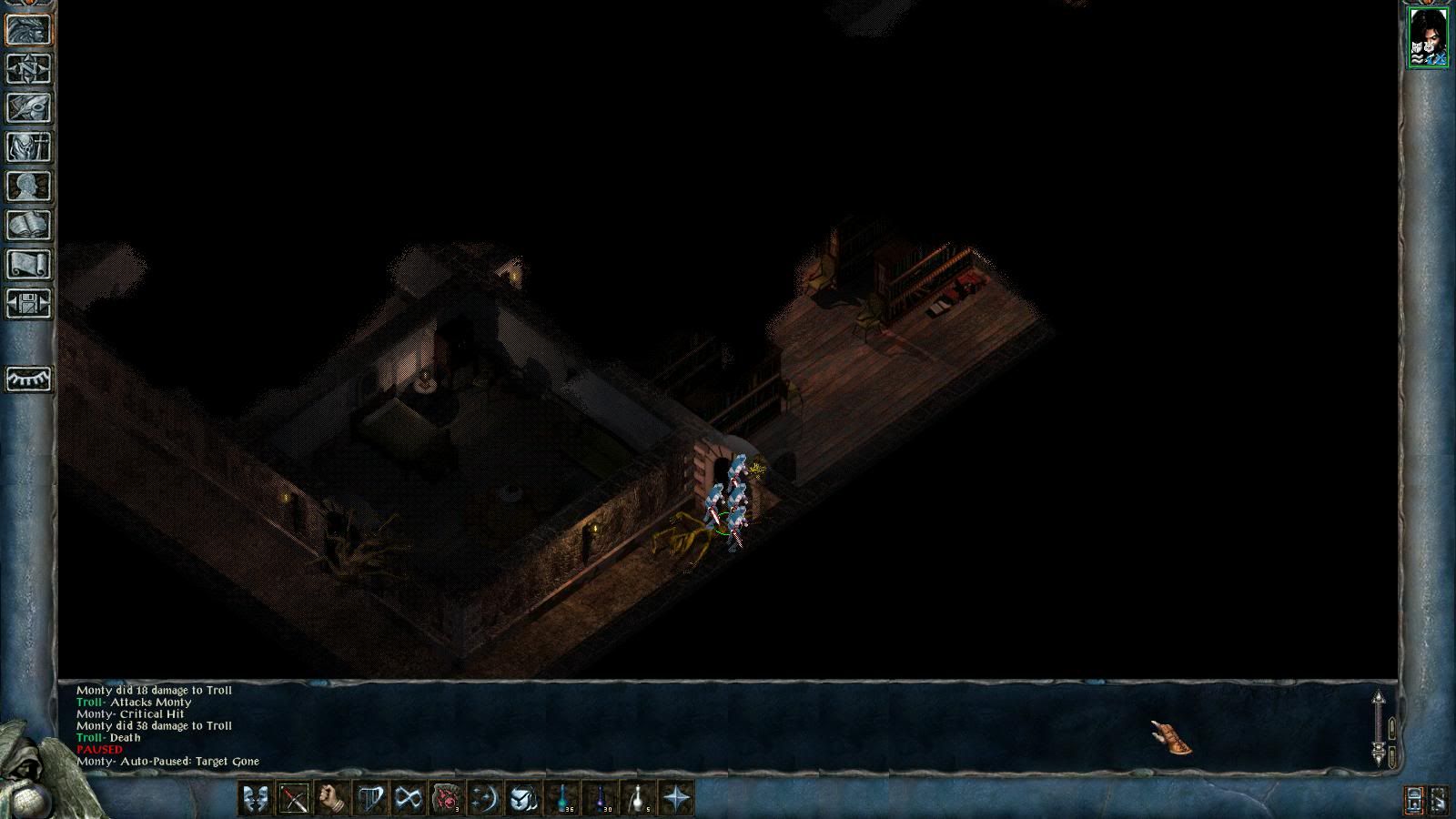Open the journal (quill icon)
The width and height of the screenshot is (1456, 819).
(29, 108)
